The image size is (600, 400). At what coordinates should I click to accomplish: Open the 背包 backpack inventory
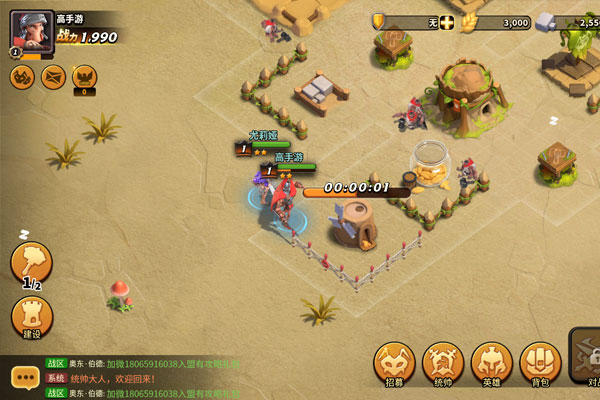tap(541, 363)
